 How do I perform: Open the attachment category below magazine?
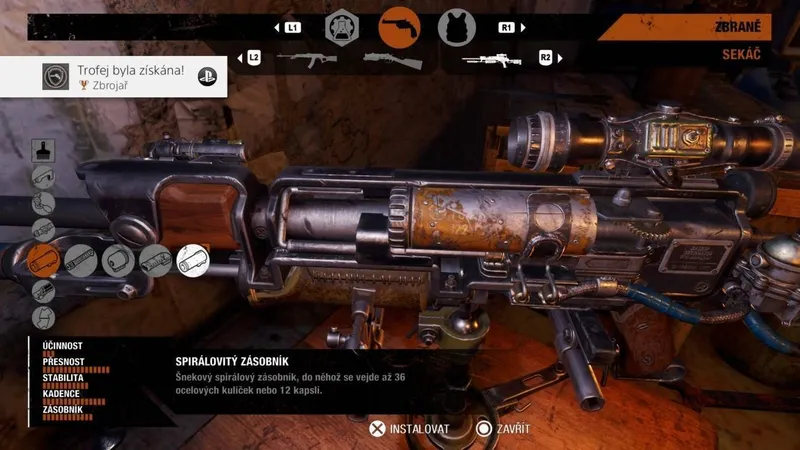click(x=43, y=290)
